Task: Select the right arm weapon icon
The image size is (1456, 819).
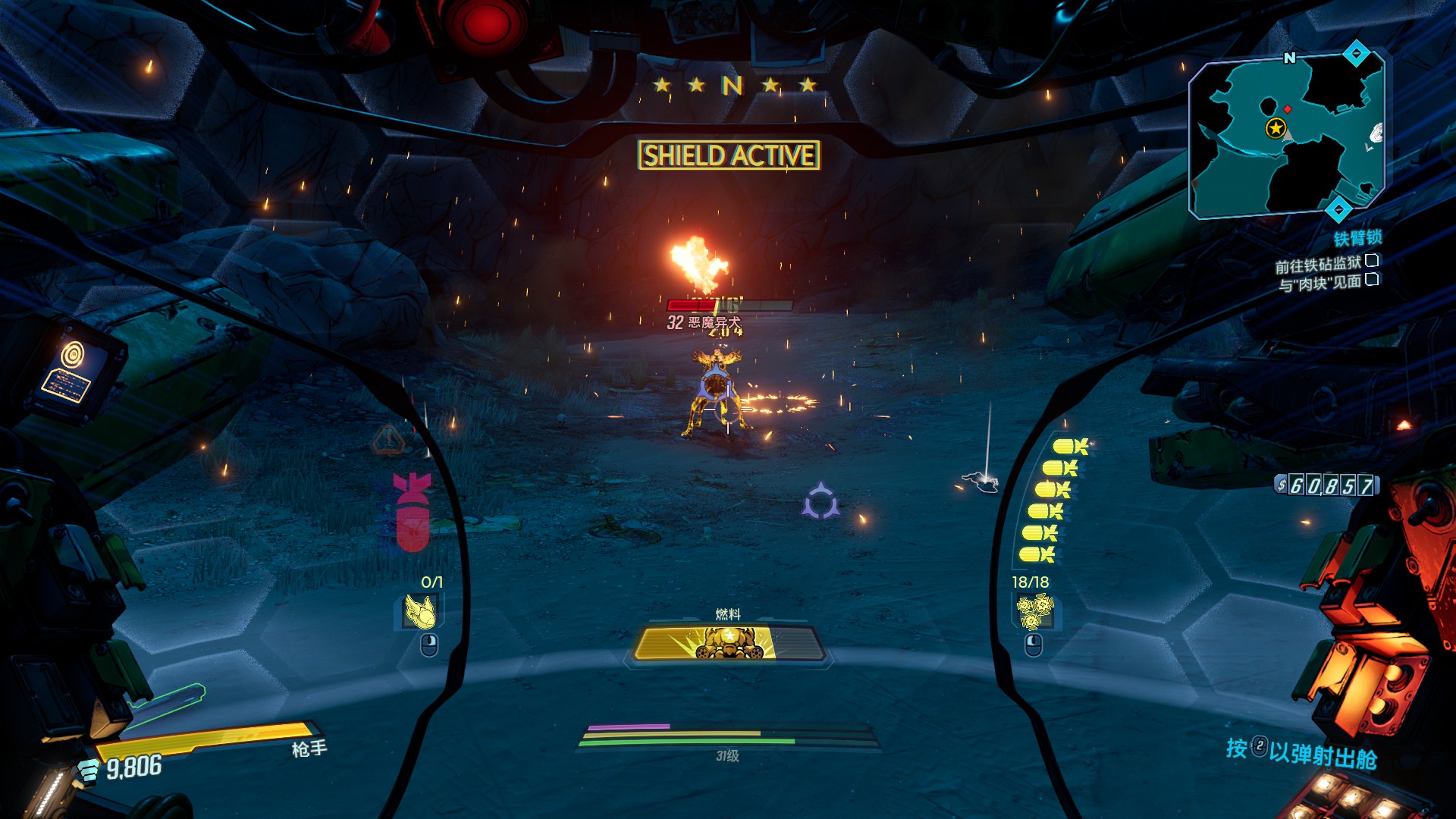Action: coord(1034,612)
